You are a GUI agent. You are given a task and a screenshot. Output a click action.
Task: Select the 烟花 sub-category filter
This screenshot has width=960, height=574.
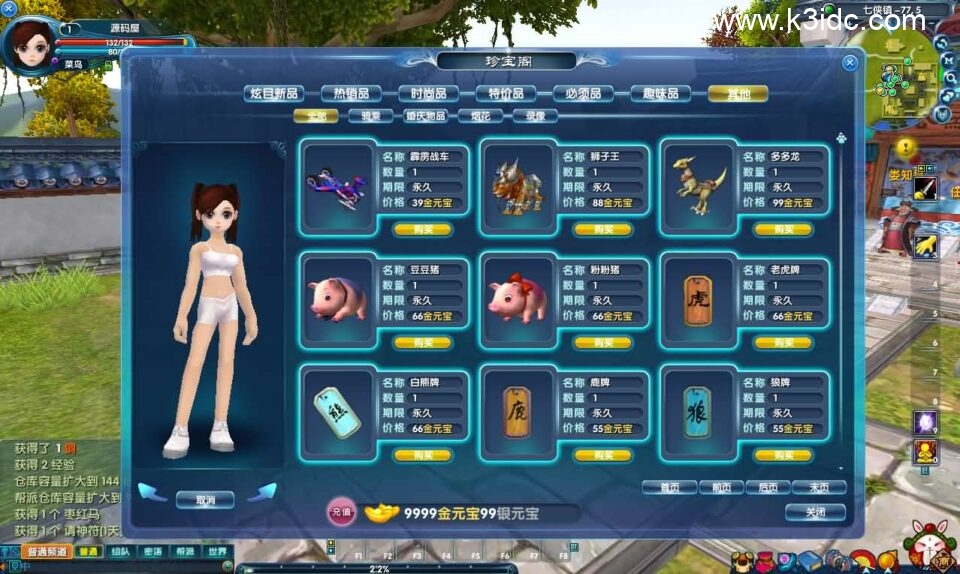pyautogui.click(x=480, y=116)
